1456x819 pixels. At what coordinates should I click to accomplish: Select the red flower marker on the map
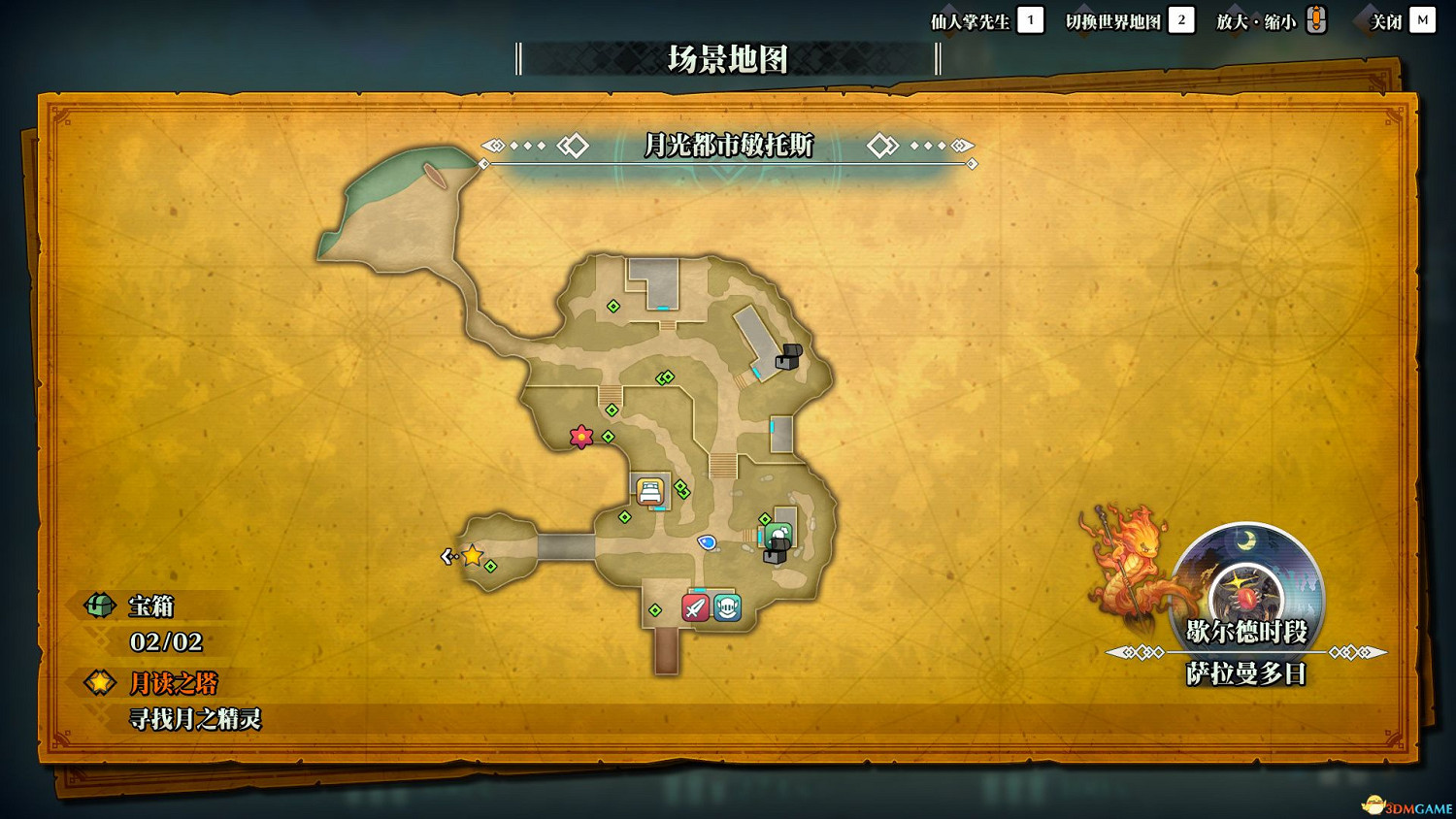pos(580,437)
